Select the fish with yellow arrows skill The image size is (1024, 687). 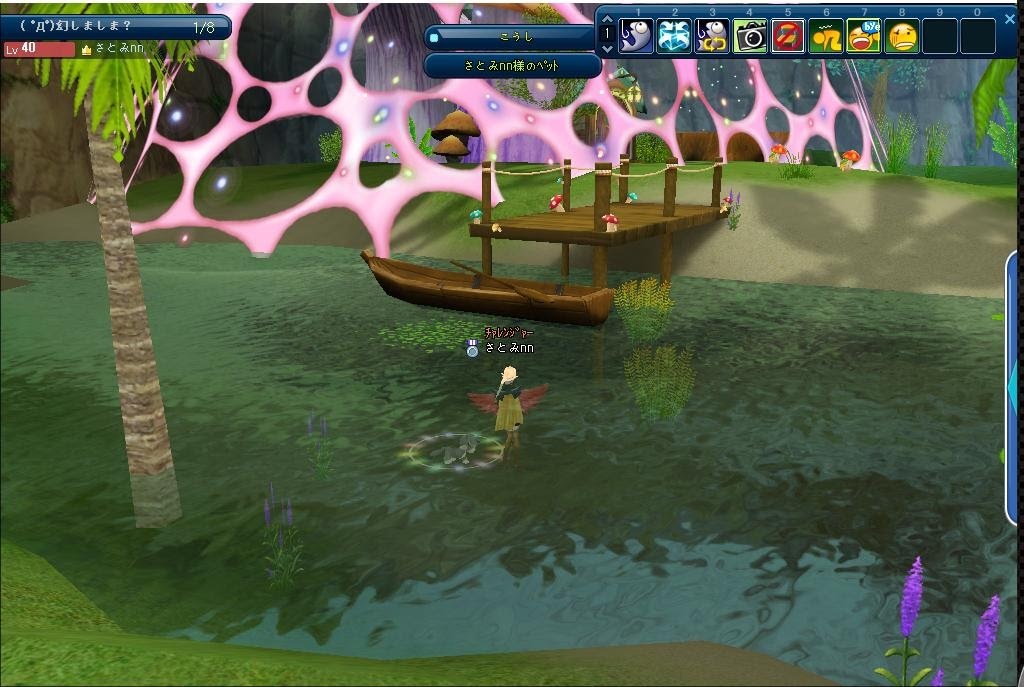[712, 36]
